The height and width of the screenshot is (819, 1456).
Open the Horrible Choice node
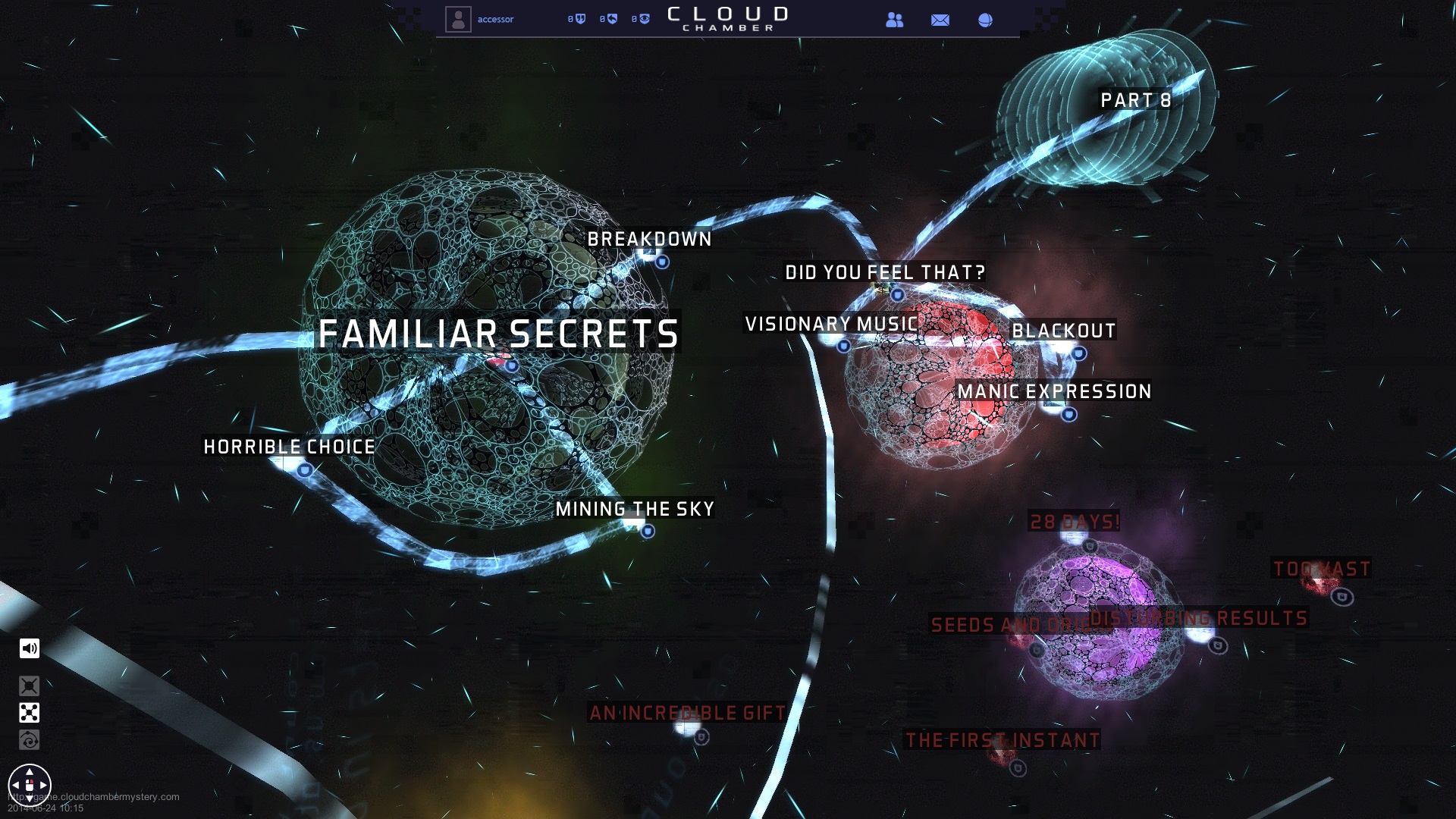point(289,447)
